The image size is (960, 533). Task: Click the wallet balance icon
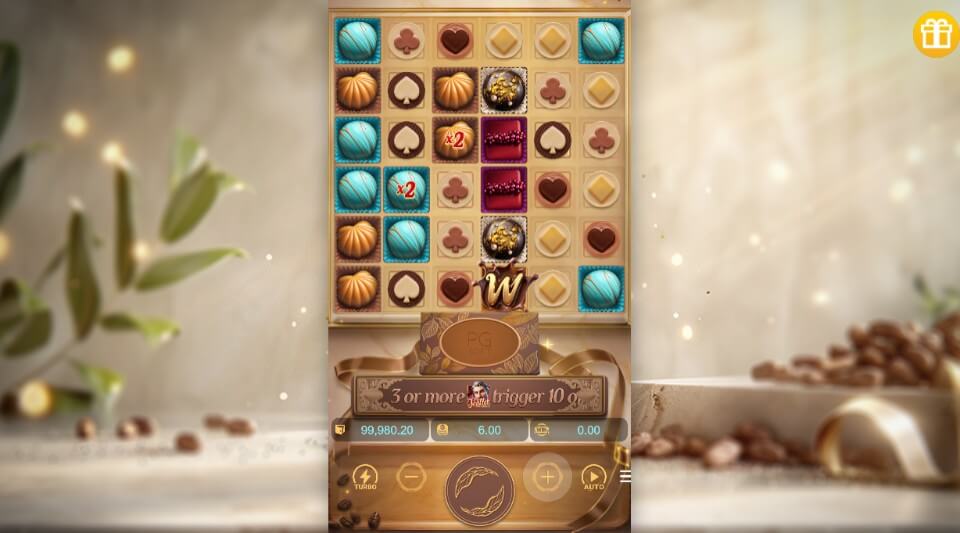340,430
